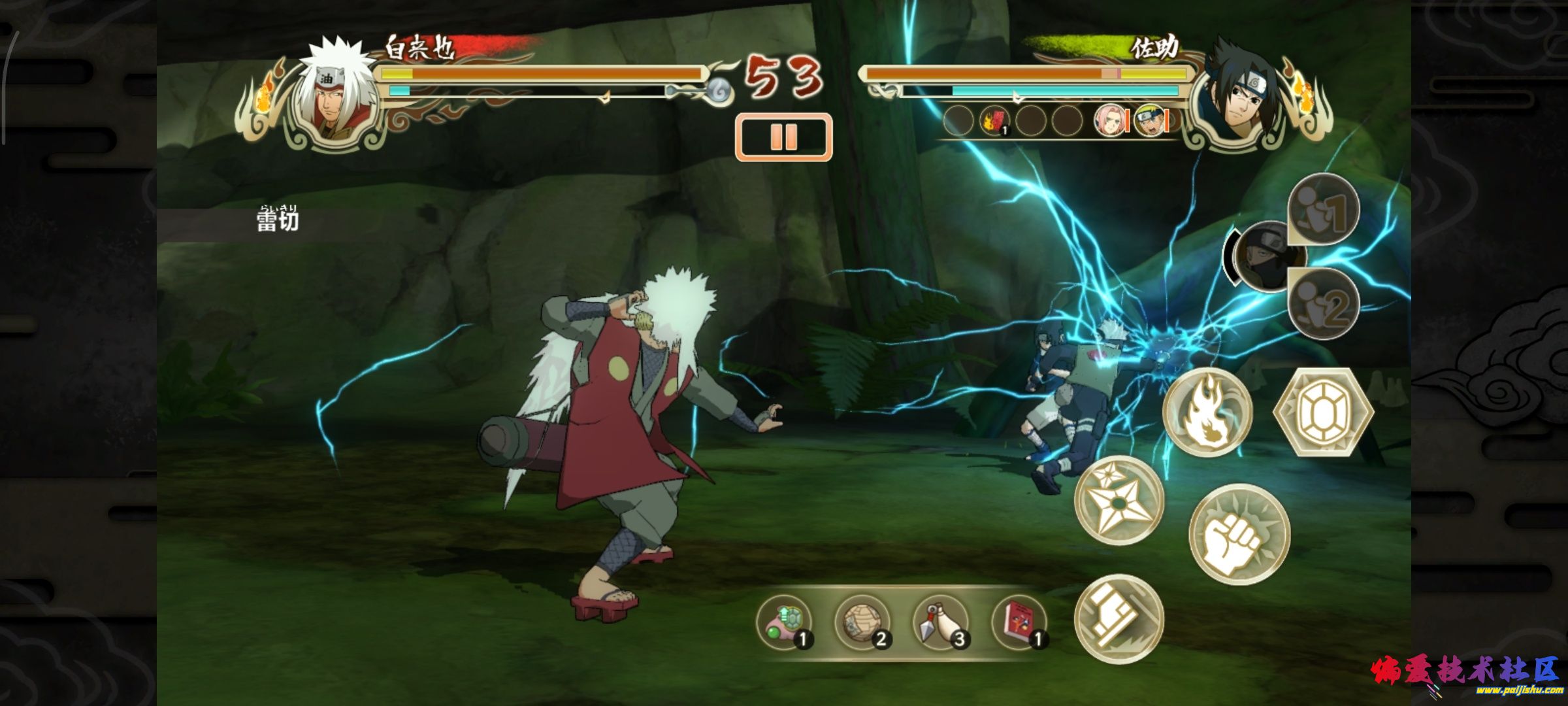Use the green shell defense-up item

click(784, 622)
